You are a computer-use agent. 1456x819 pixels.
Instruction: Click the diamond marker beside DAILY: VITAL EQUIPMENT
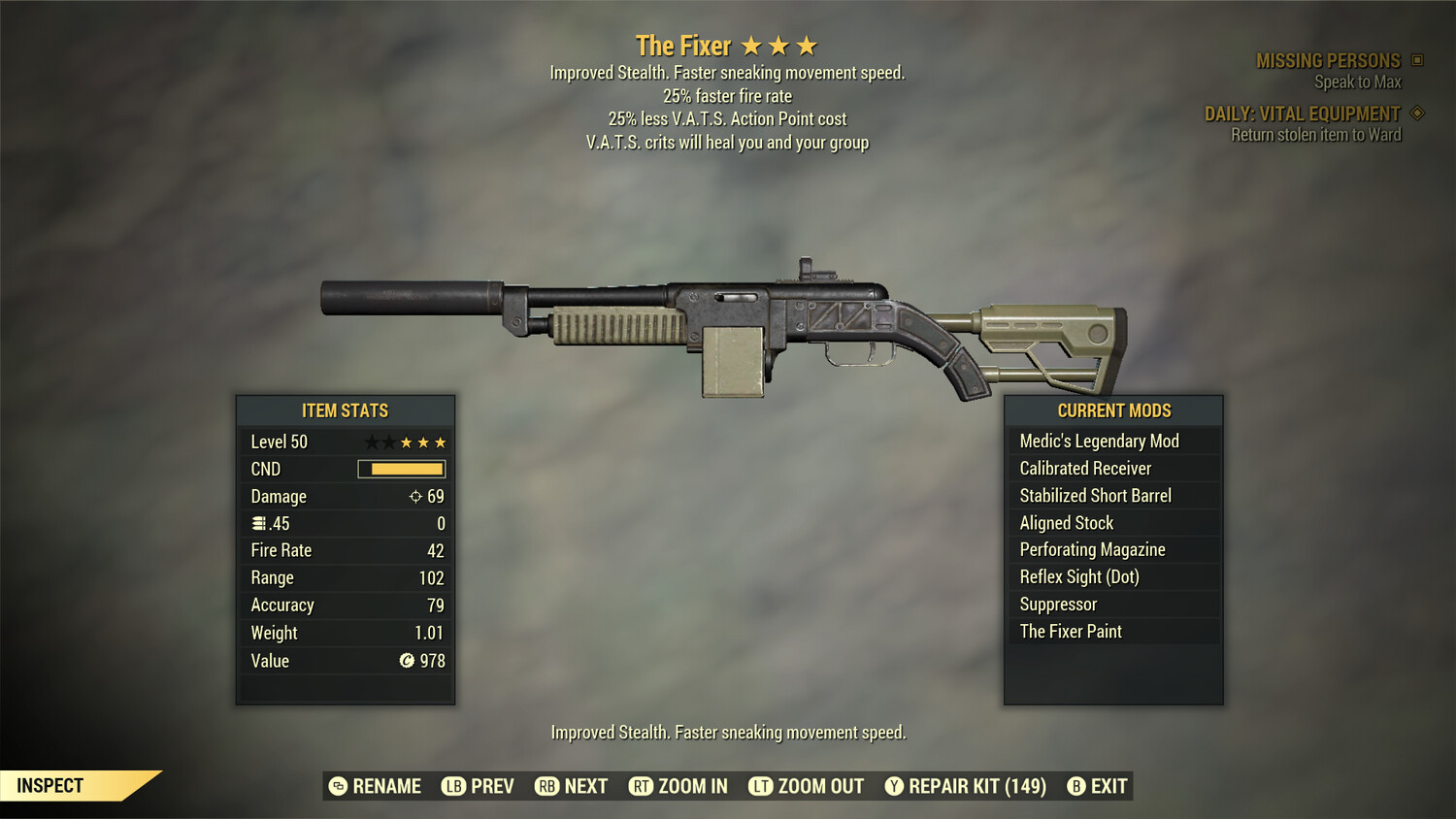coord(1415,113)
